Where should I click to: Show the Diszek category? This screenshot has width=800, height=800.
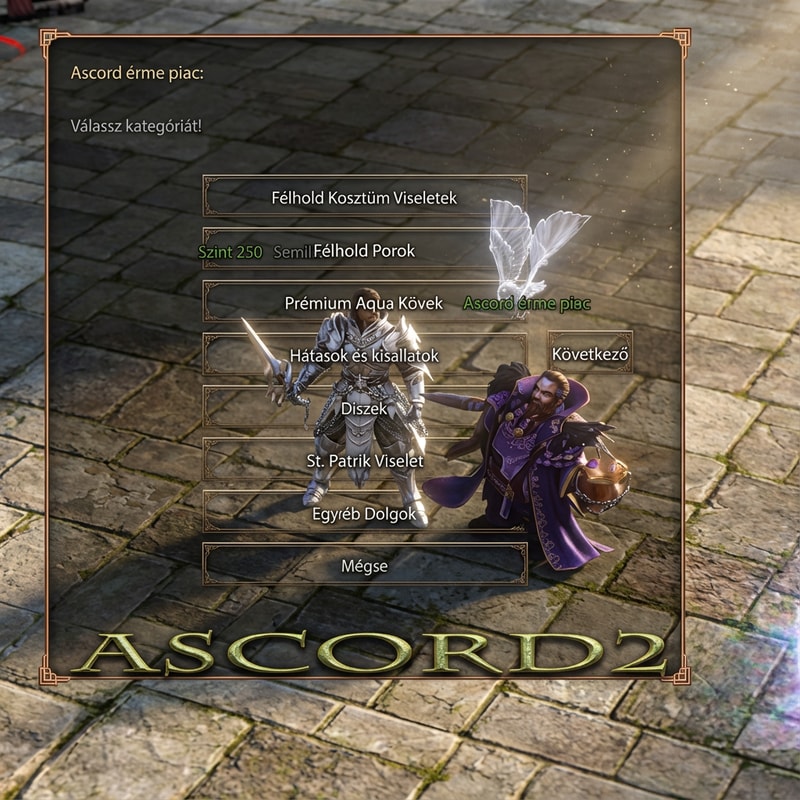click(364, 408)
